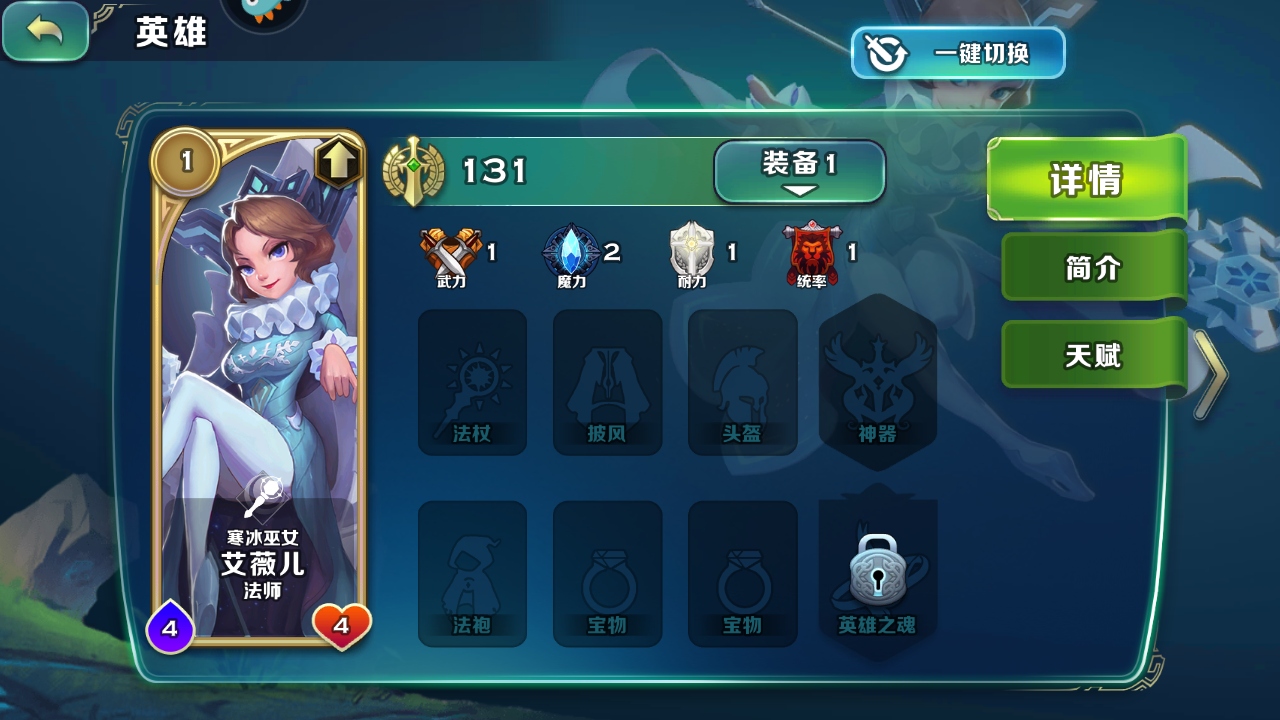Click the 耐力 stamina shield icon

[x=692, y=253]
